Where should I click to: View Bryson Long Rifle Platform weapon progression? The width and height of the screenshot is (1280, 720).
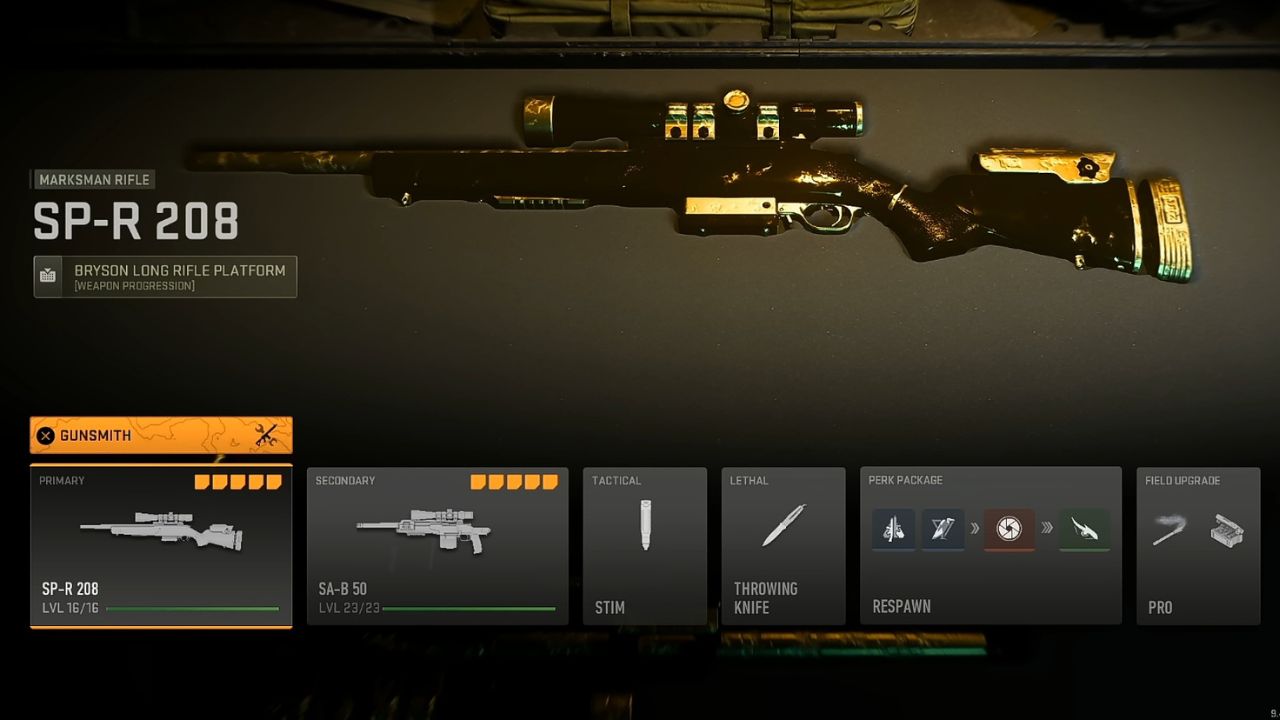pyautogui.click(x=166, y=277)
